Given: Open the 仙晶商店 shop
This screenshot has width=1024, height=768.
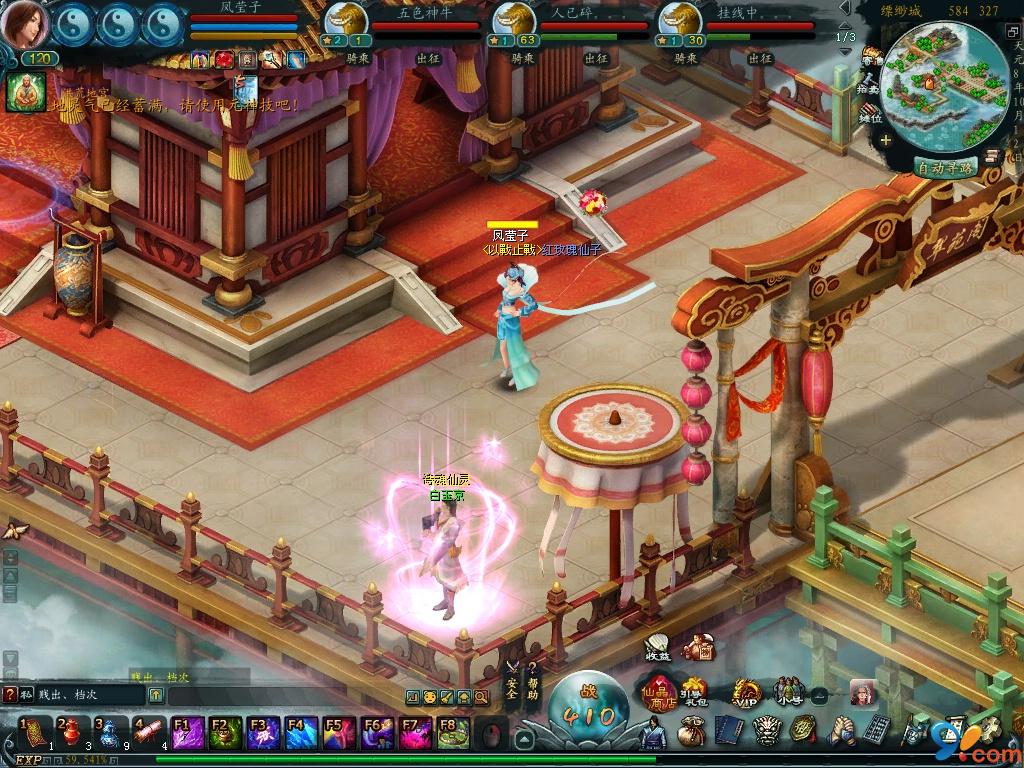Looking at the screenshot, I should tap(660, 695).
